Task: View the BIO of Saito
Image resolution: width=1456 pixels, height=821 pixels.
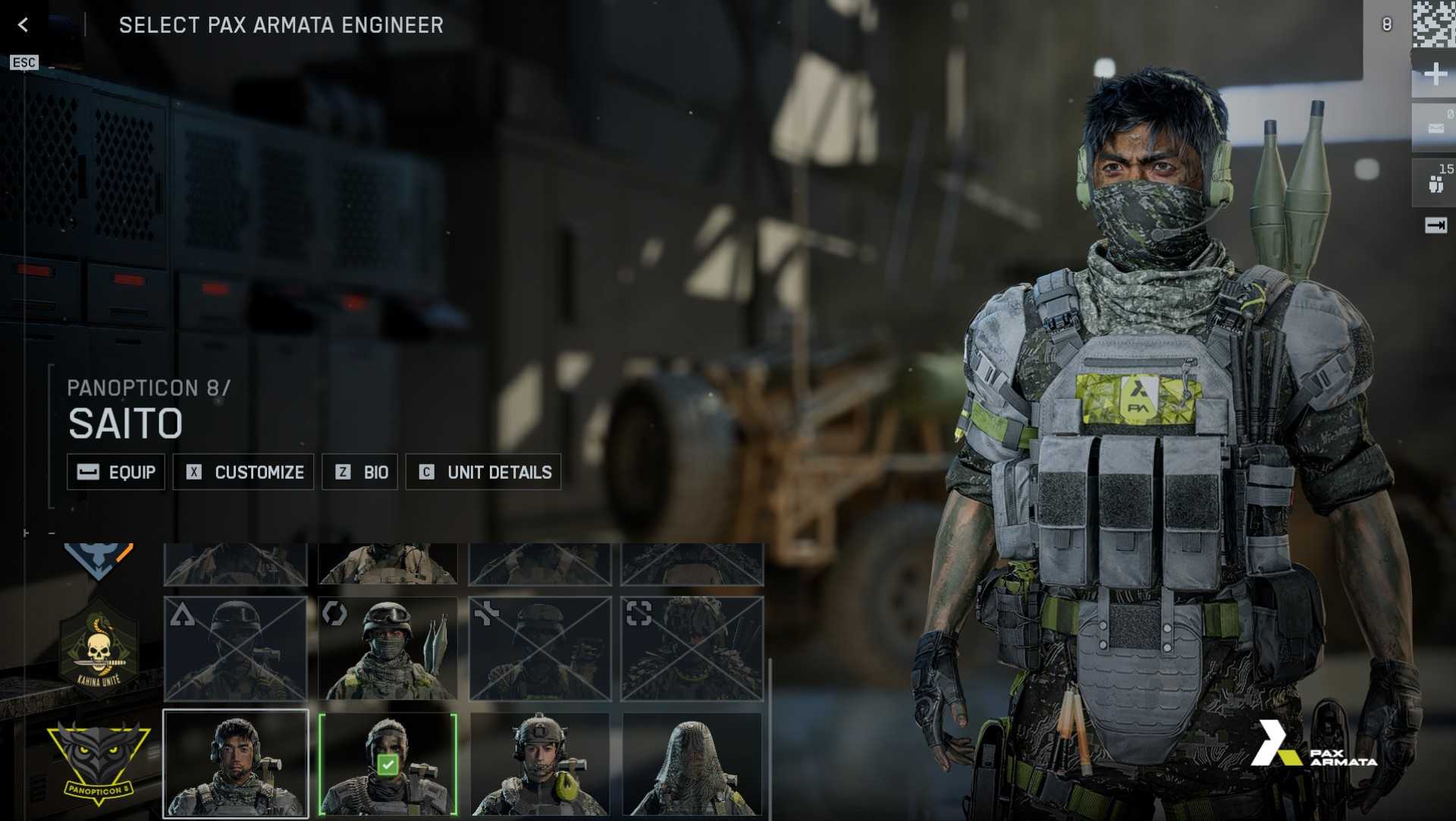Action: [360, 471]
